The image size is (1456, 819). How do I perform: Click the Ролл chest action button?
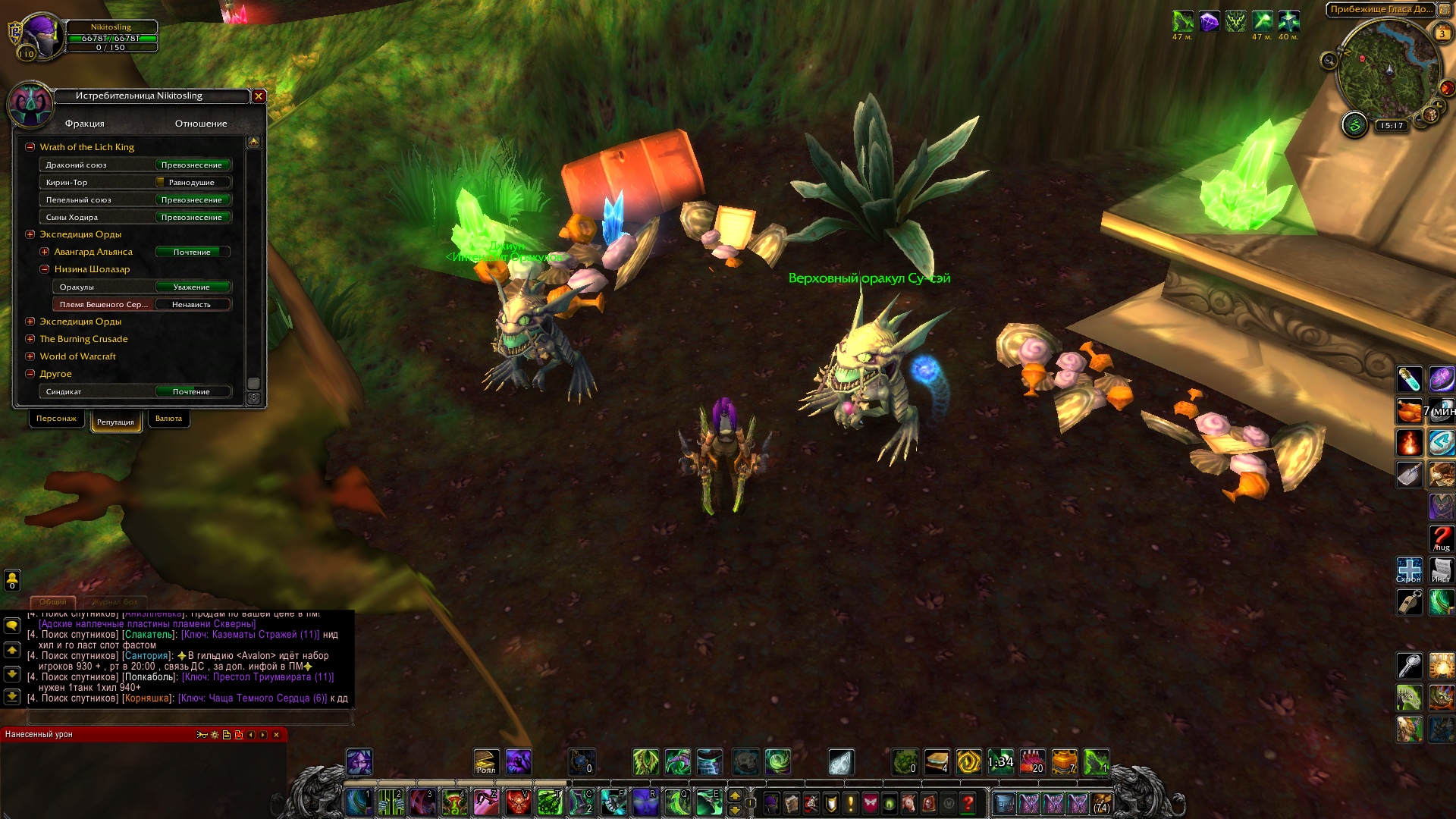tap(486, 762)
